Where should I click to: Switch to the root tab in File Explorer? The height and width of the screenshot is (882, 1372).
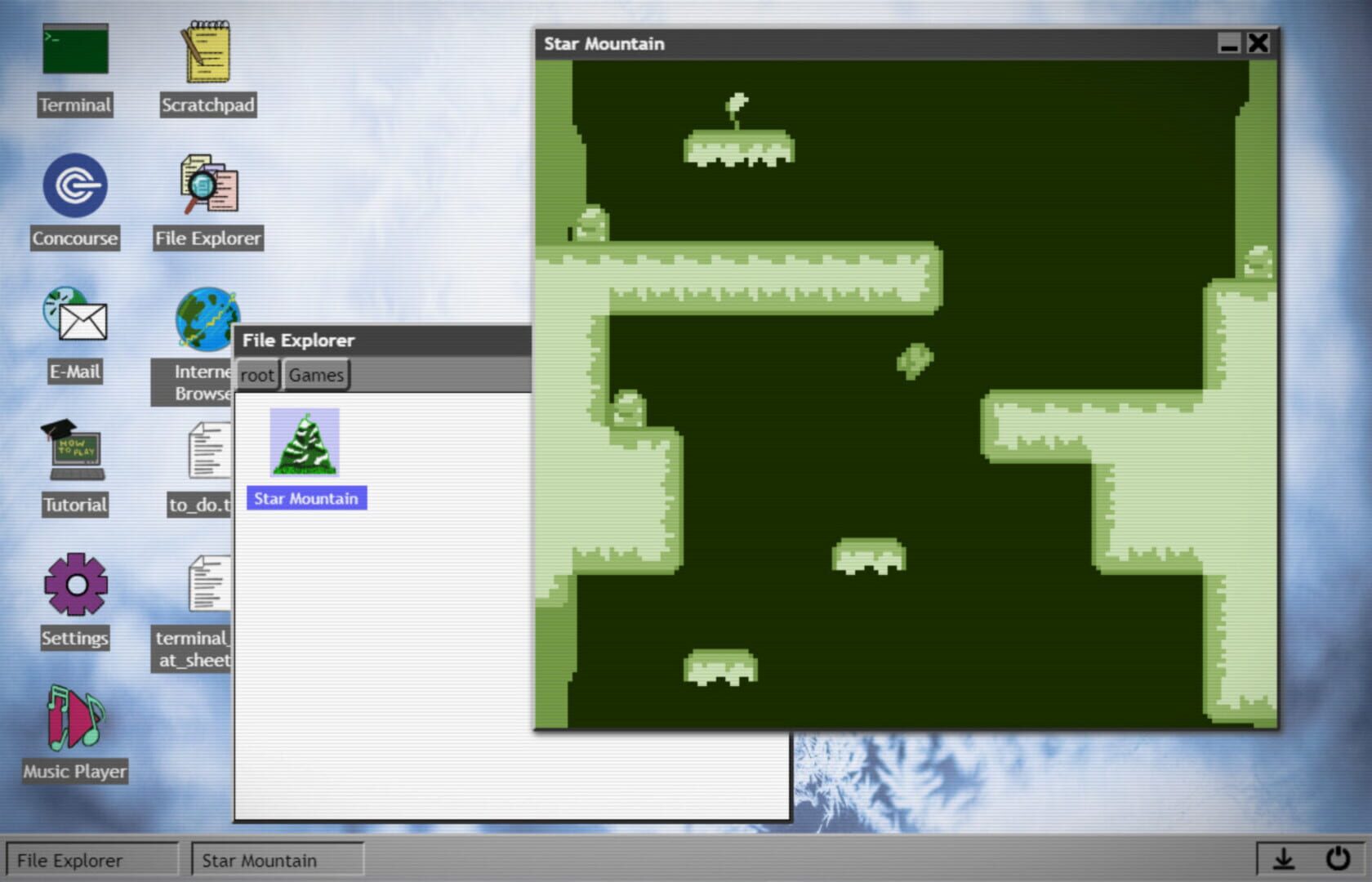257,375
